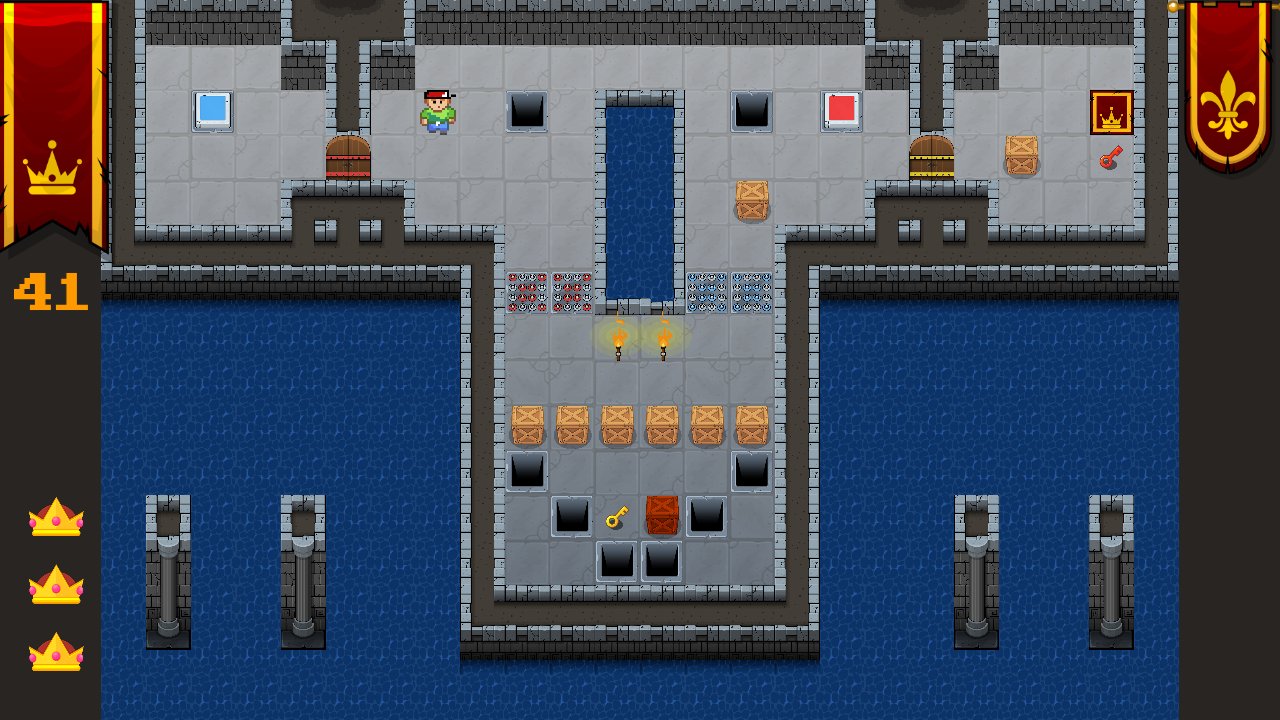Click the framed crown goal tile
This screenshot has width=1280, height=720.
[x=1110, y=111]
